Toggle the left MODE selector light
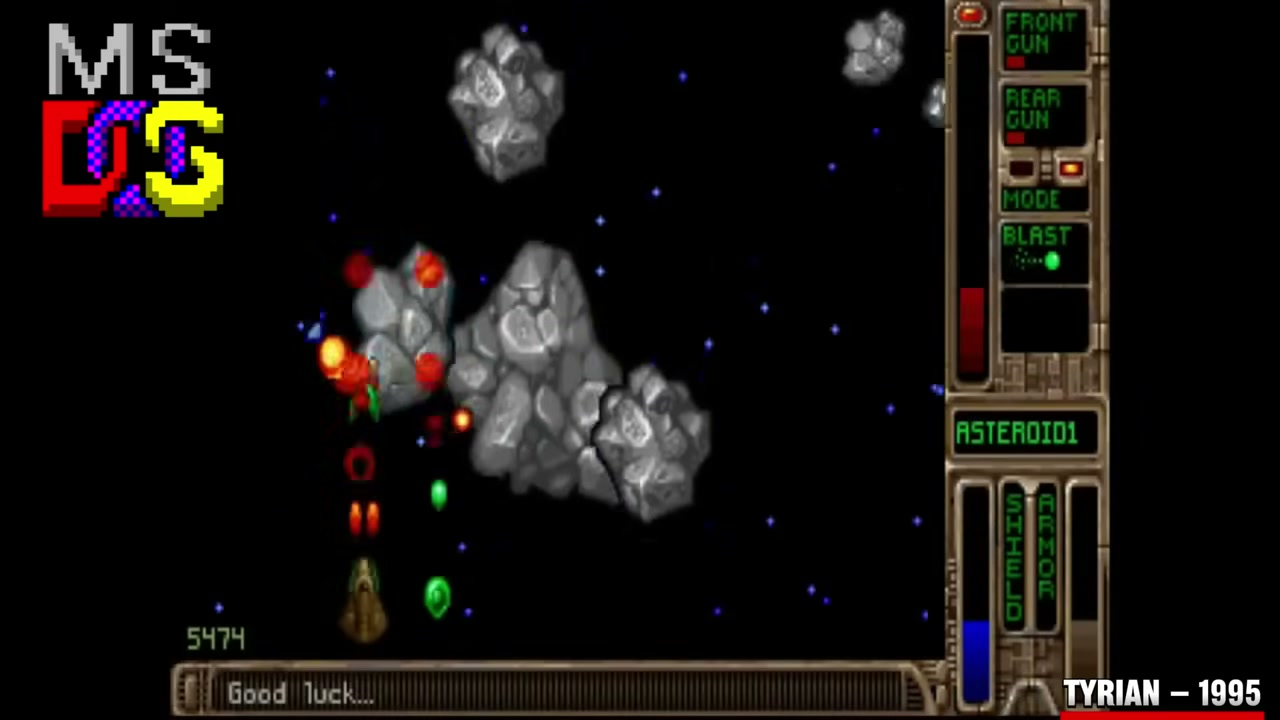Screen dimensions: 1280x720 (x=1022, y=169)
